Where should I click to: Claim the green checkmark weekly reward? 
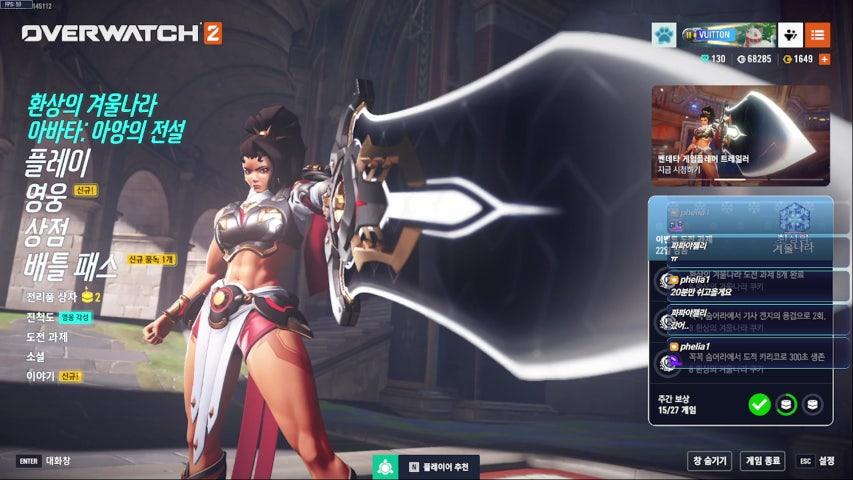[x=759, y=404]
